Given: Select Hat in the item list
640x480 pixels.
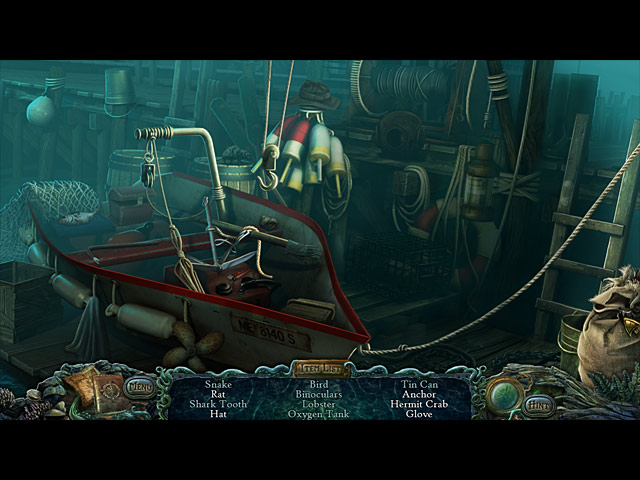Looking at the screenshot, I should (217, 414).
